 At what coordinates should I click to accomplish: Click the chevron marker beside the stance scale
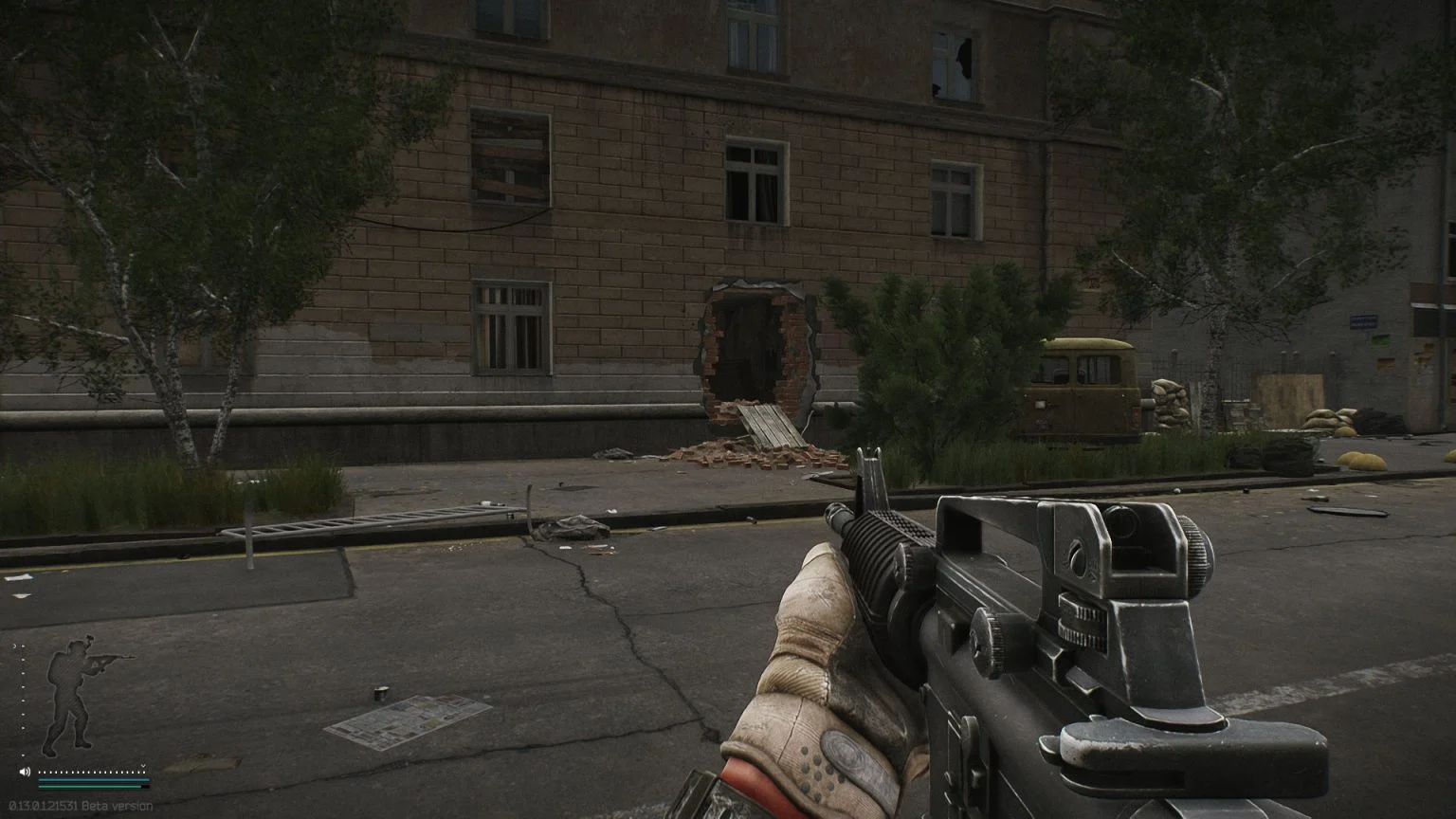pyautogui.click(x=14, y=645)
